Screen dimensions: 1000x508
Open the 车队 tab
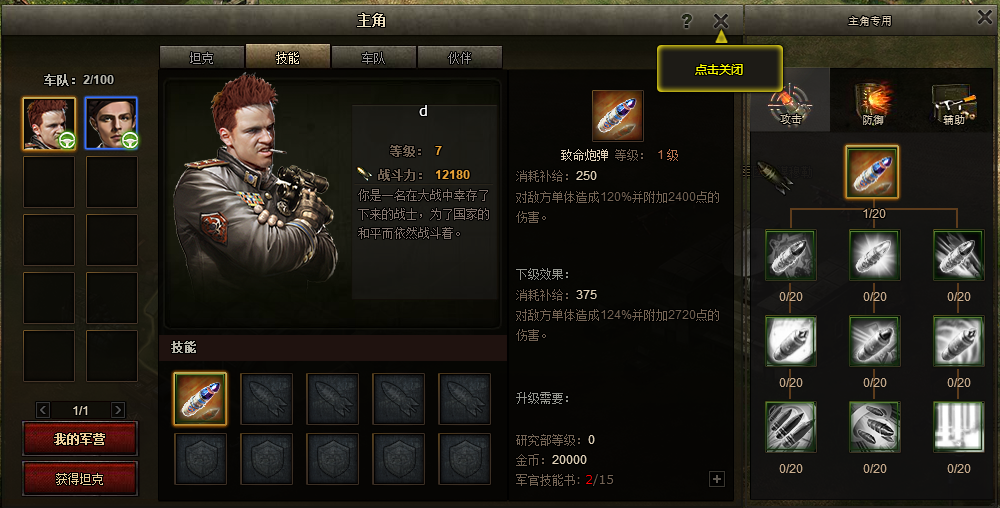373,58
